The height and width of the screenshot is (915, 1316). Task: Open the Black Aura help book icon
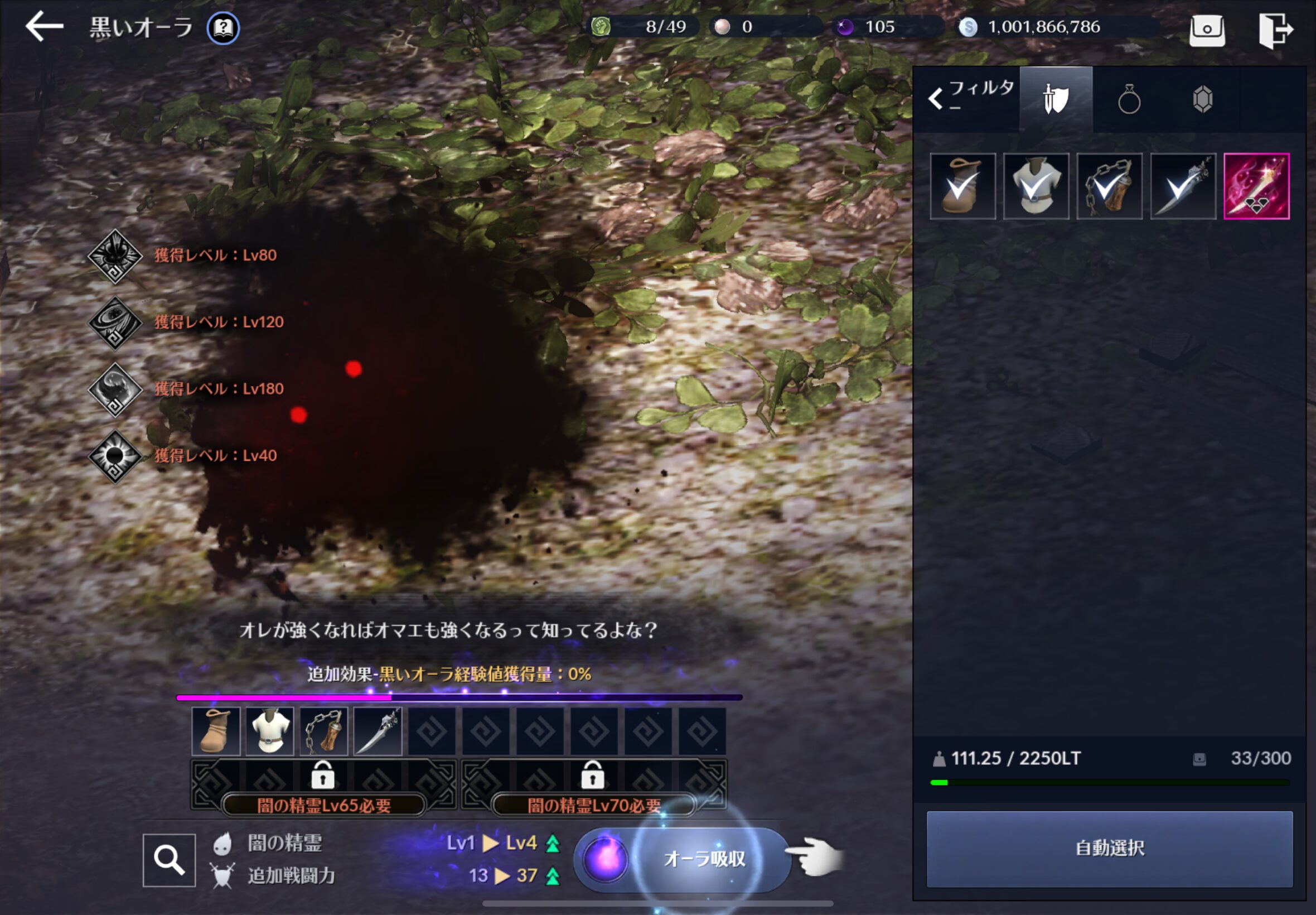point(223,27)
